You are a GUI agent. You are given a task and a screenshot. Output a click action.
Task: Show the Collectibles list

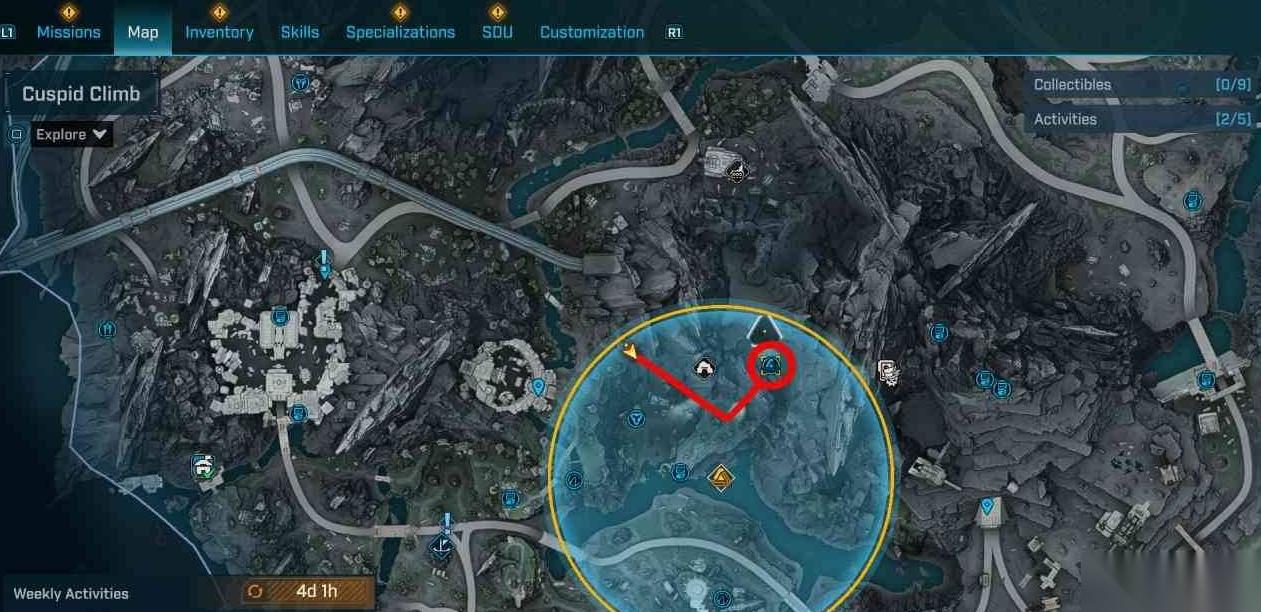(1141, 85)
